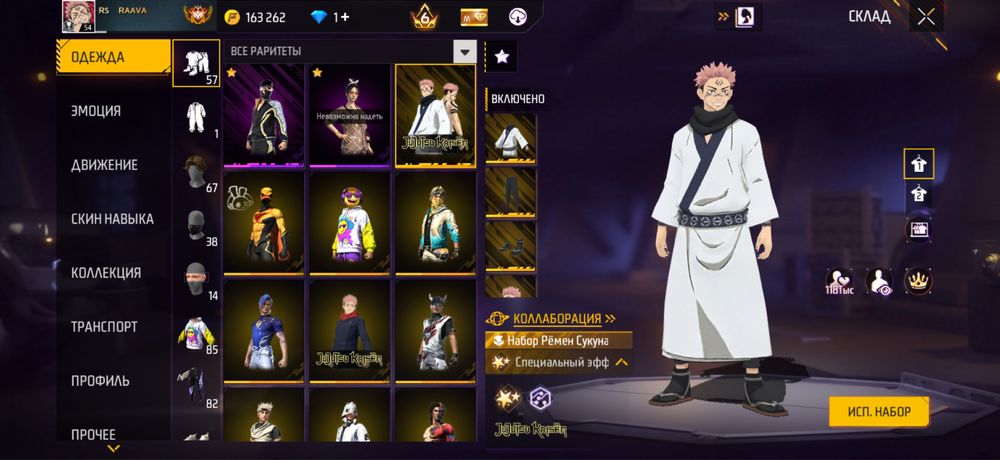Click the ИСП. НАБОР button

[878, 411]
